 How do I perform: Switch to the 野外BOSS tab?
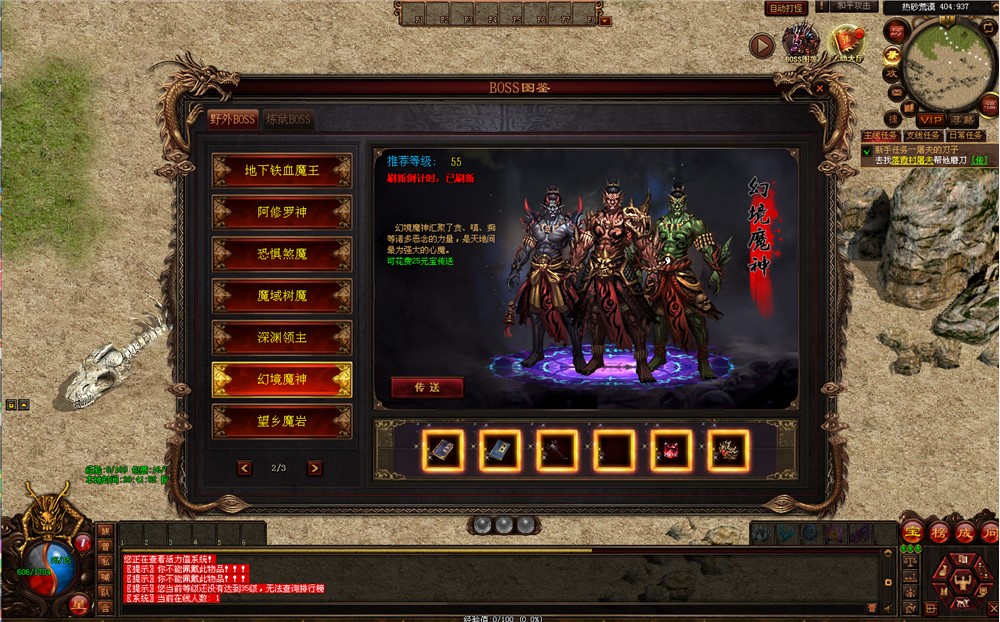[233, 119]
